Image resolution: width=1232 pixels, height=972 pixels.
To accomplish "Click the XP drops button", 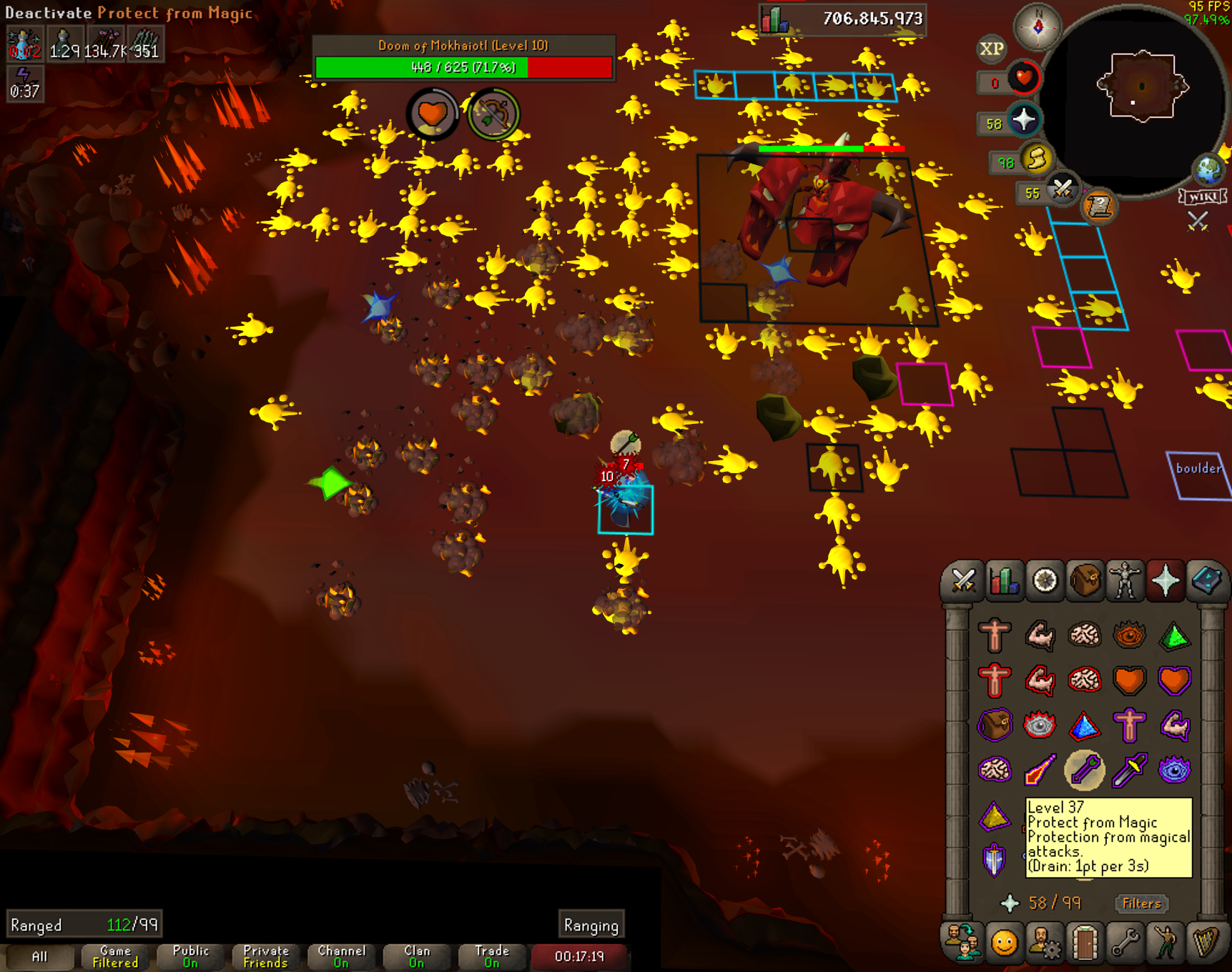I will point(991,49).
